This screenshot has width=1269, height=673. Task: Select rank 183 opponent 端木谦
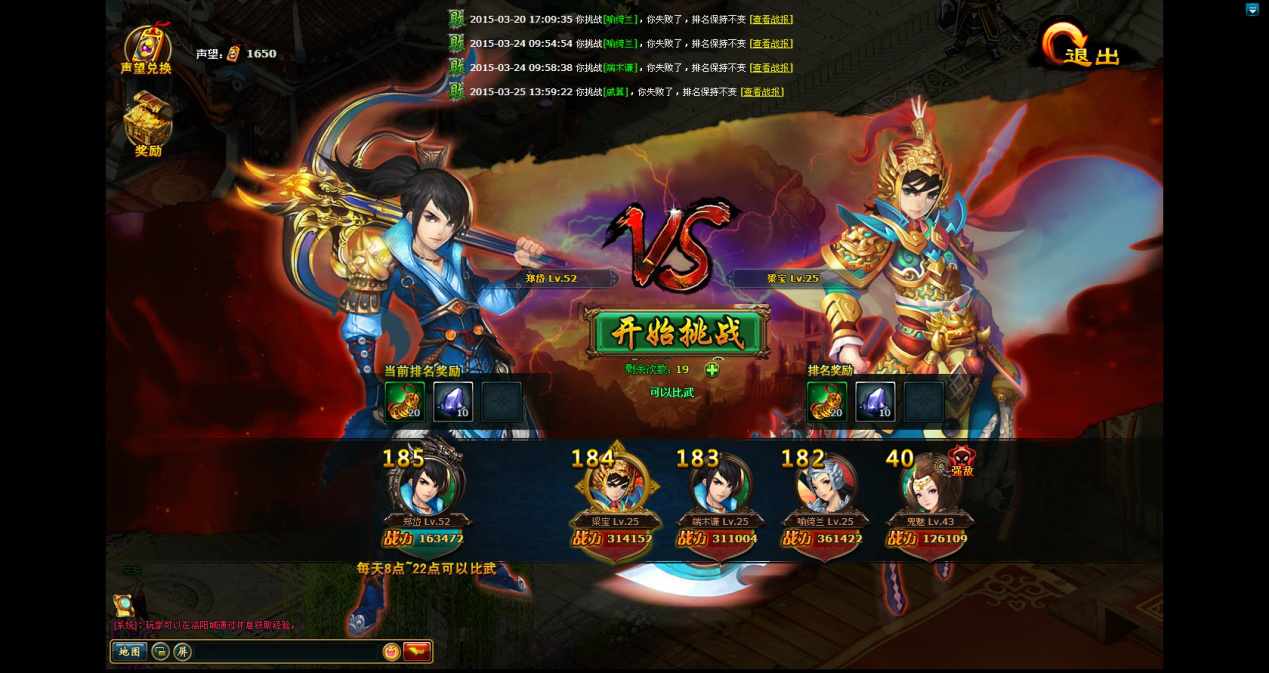[719, 489]
